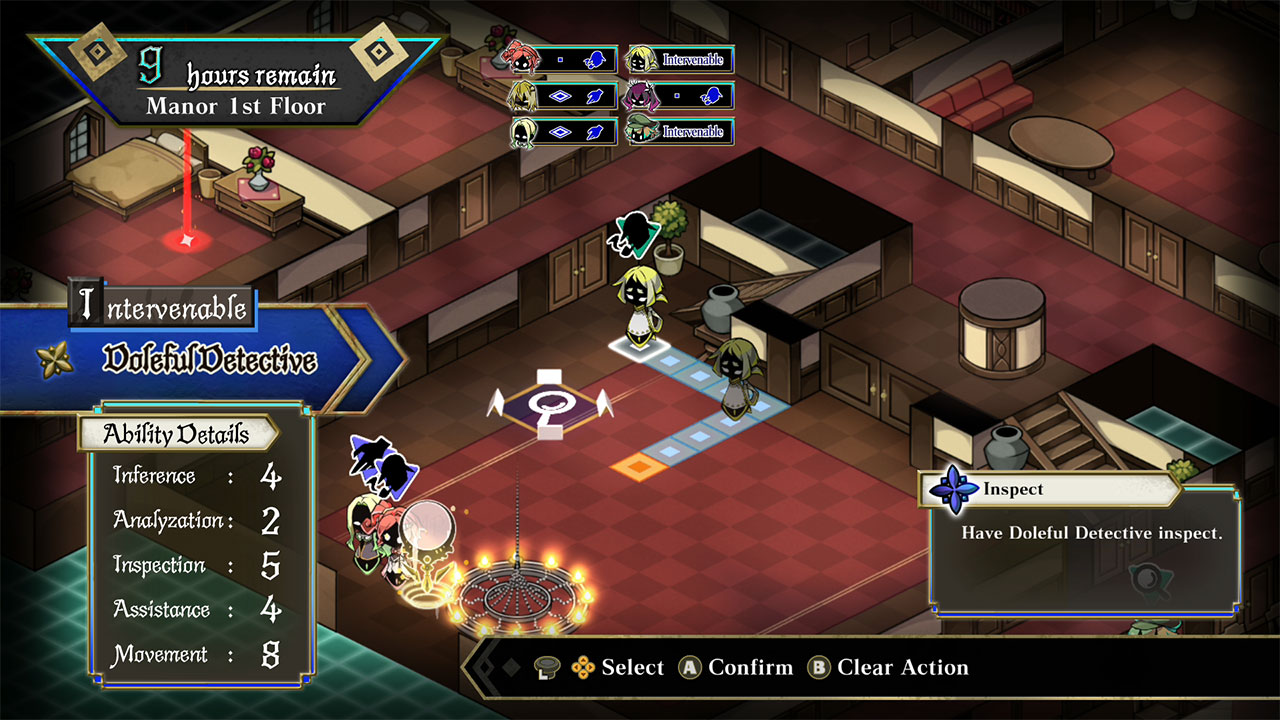1280x720 pixels.
Task: Select the purple-haired character portrait
Action: pyautogui.click(x=643, y=97)
